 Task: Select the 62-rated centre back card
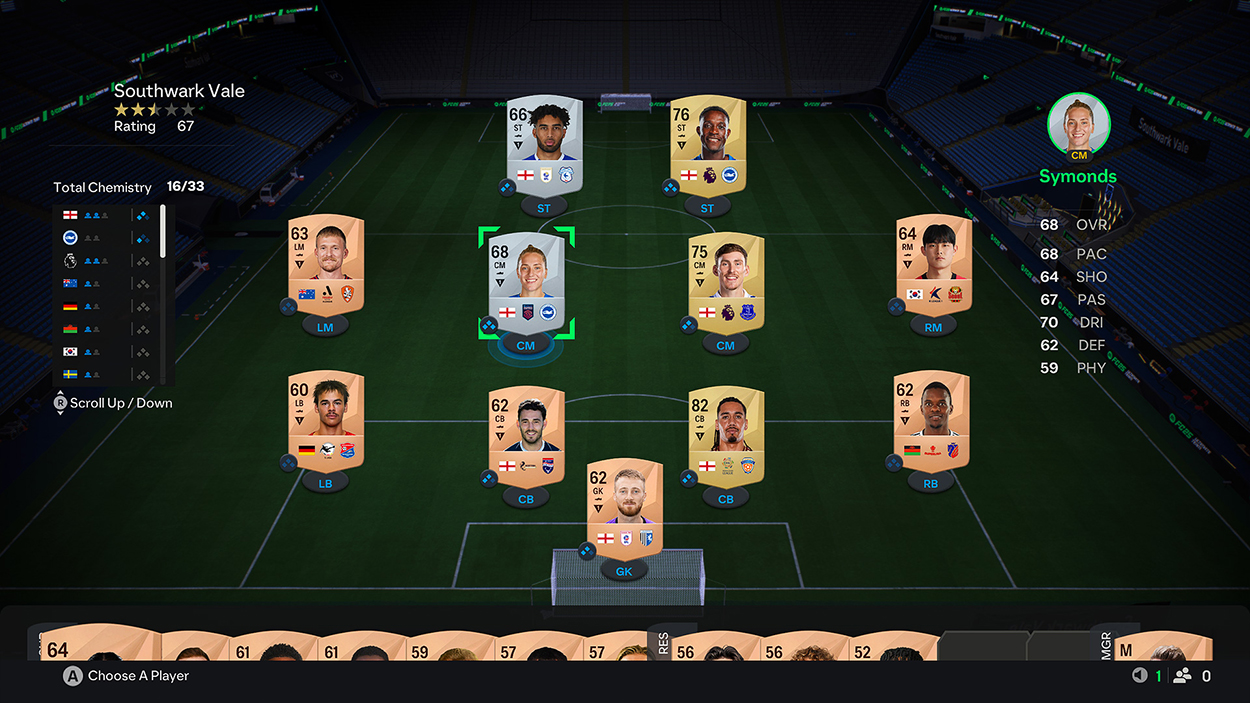526,436
